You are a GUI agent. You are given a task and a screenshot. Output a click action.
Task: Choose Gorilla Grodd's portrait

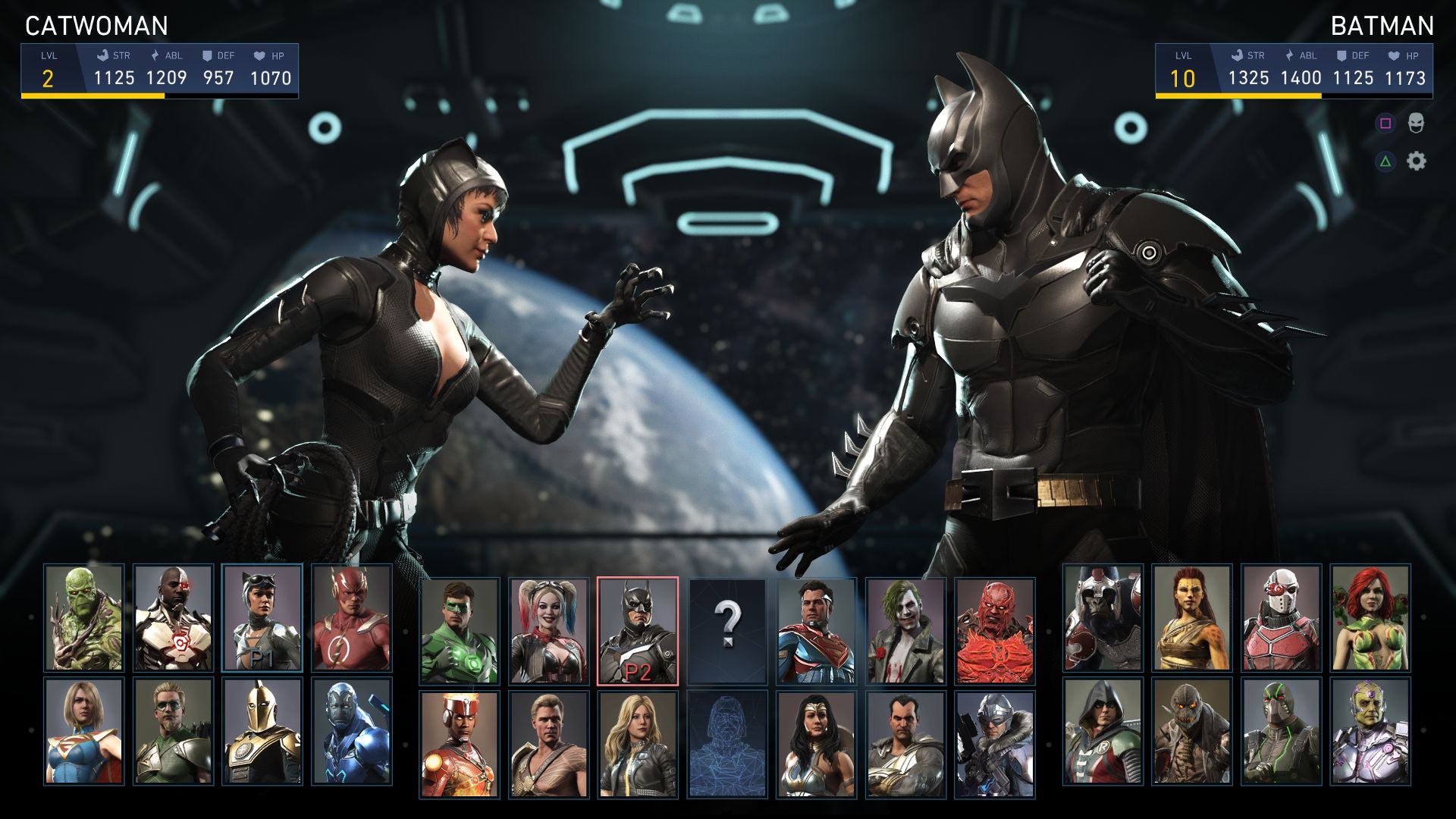(x=1103, y=618)
